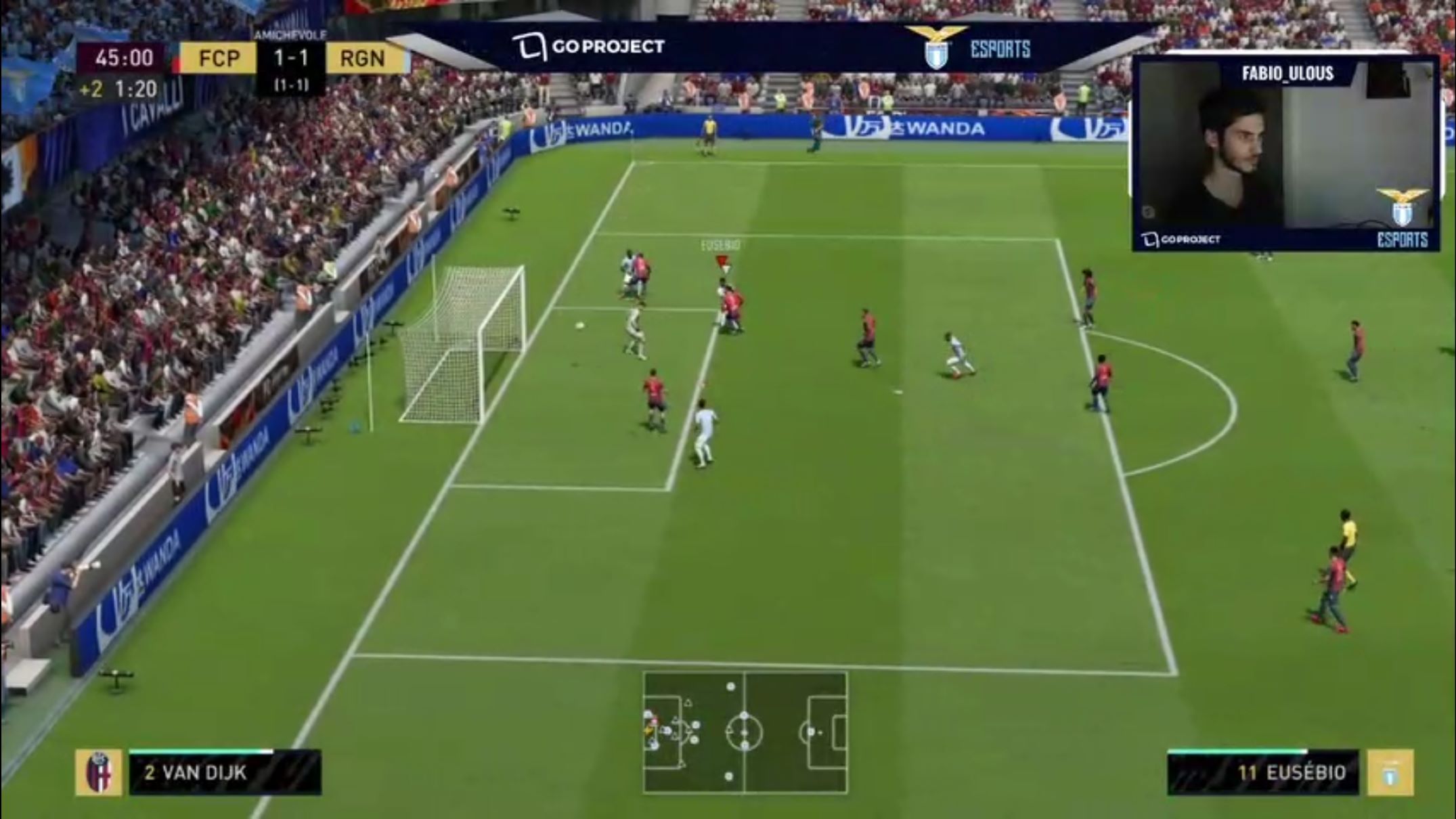Screen dimensions: 1456x819
Task: Select the Van Dijk player indicator
Action: coord(225,772)
